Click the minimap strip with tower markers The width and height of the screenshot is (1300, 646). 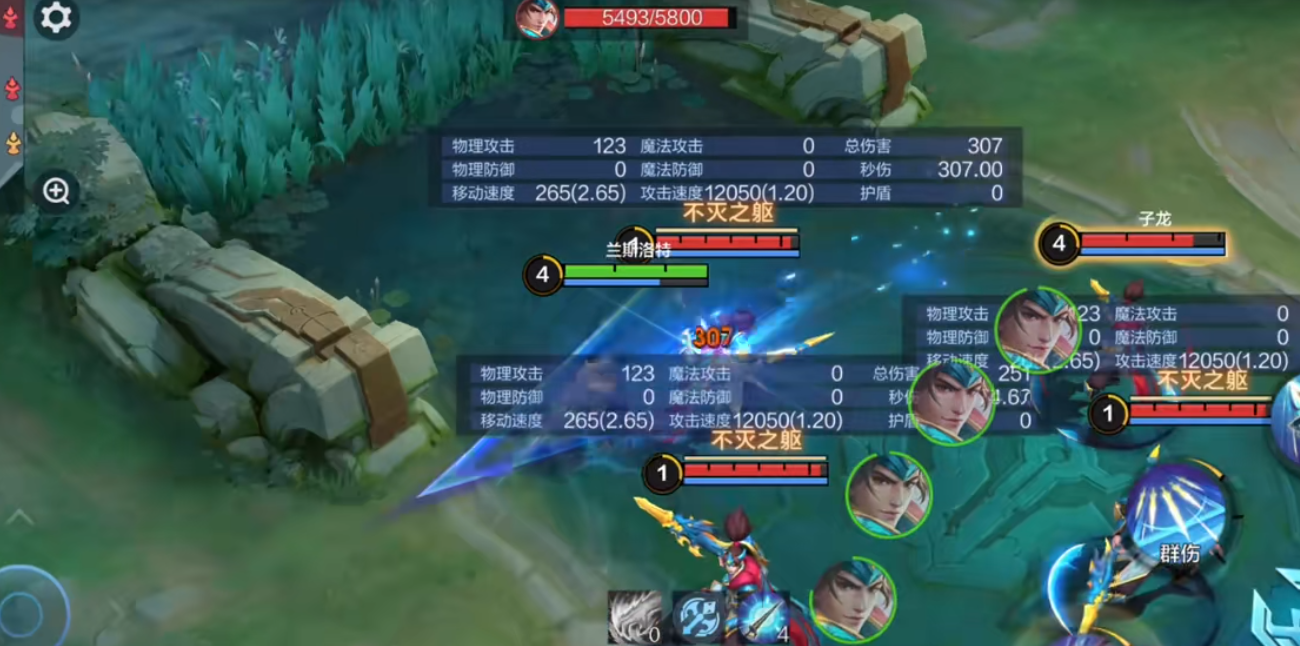point(11,90)
